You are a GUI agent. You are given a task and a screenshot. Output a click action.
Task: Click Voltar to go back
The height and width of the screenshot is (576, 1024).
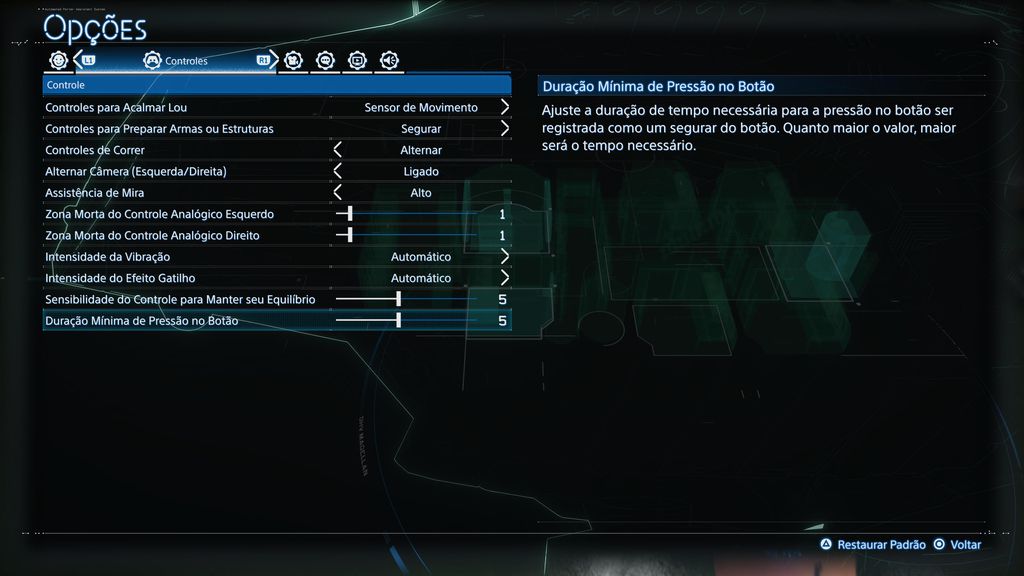pos(957,545)
